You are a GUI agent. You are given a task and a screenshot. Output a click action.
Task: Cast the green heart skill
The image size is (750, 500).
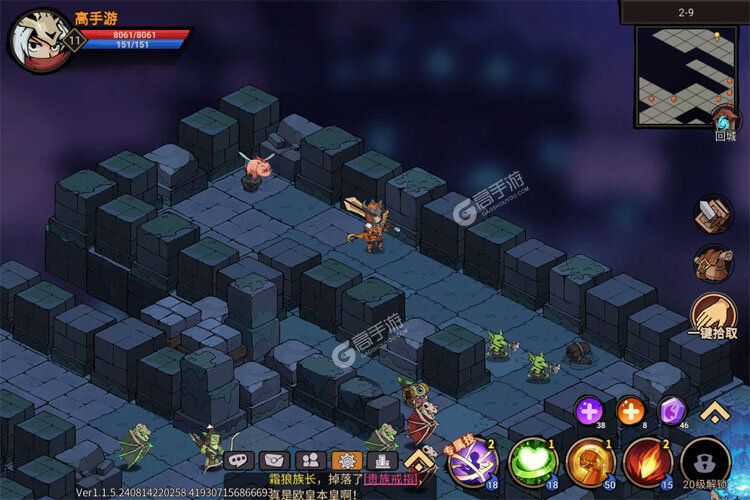pyautogui.click(x=532, y=464)
